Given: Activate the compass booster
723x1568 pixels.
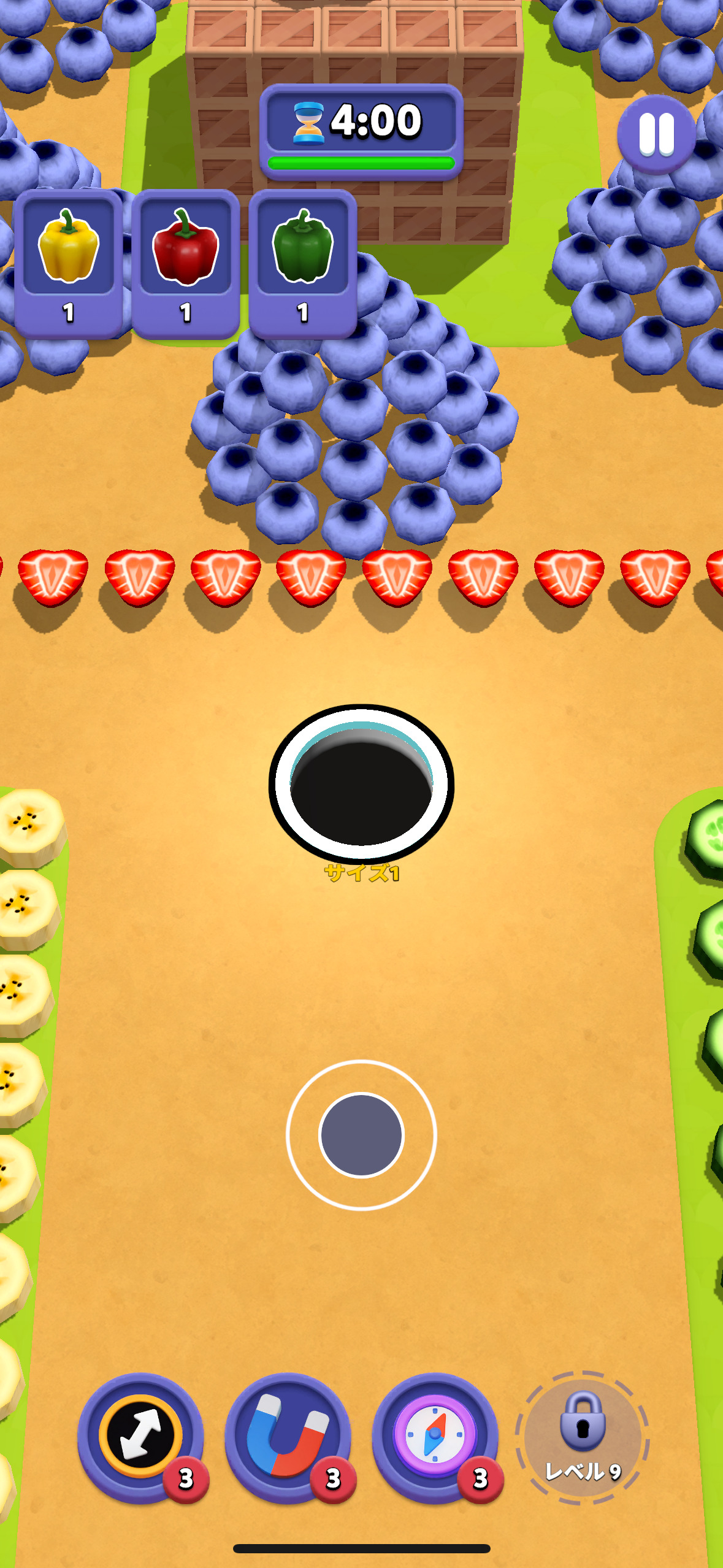Looking at the screenshot, I should point(435,1437).
